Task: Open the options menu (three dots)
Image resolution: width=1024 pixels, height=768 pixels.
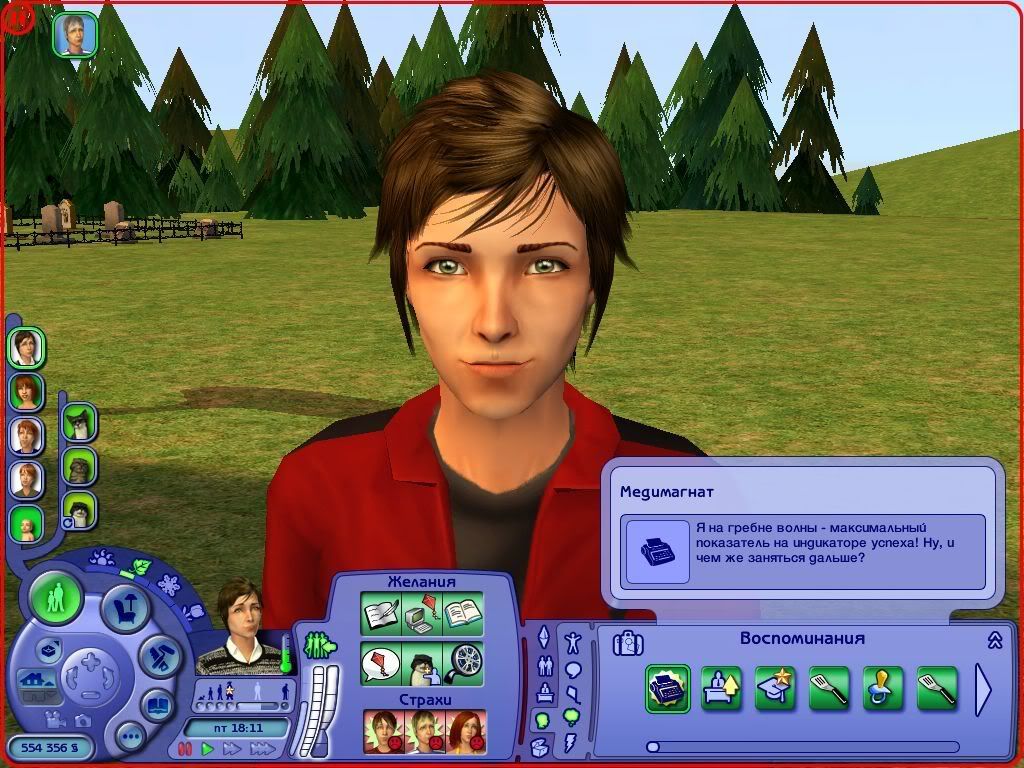Action: coord(130,738)
